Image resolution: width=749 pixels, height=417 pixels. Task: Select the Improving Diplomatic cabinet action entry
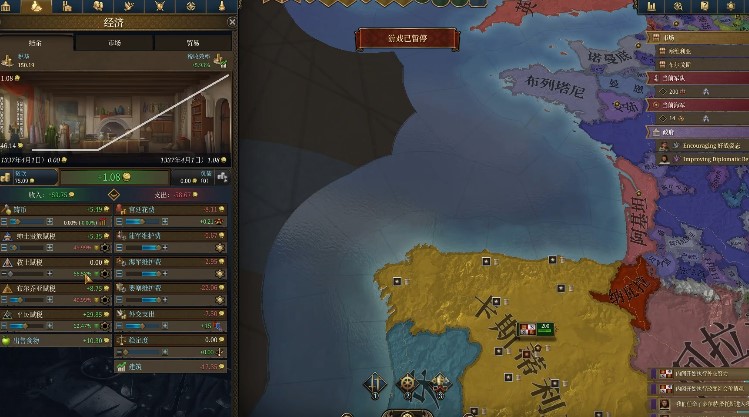(706, 158)
